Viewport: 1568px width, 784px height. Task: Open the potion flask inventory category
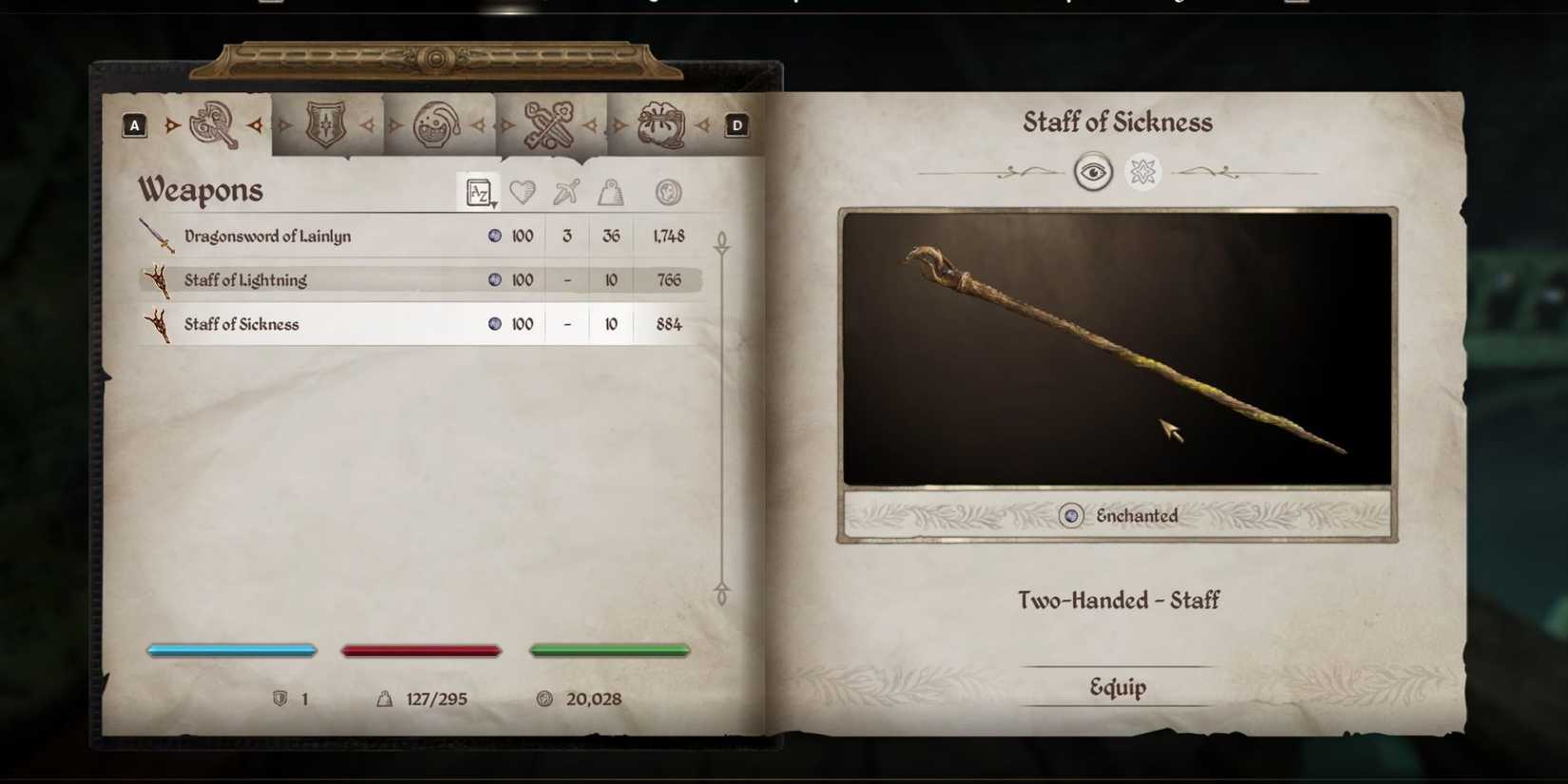coord(439,124)
